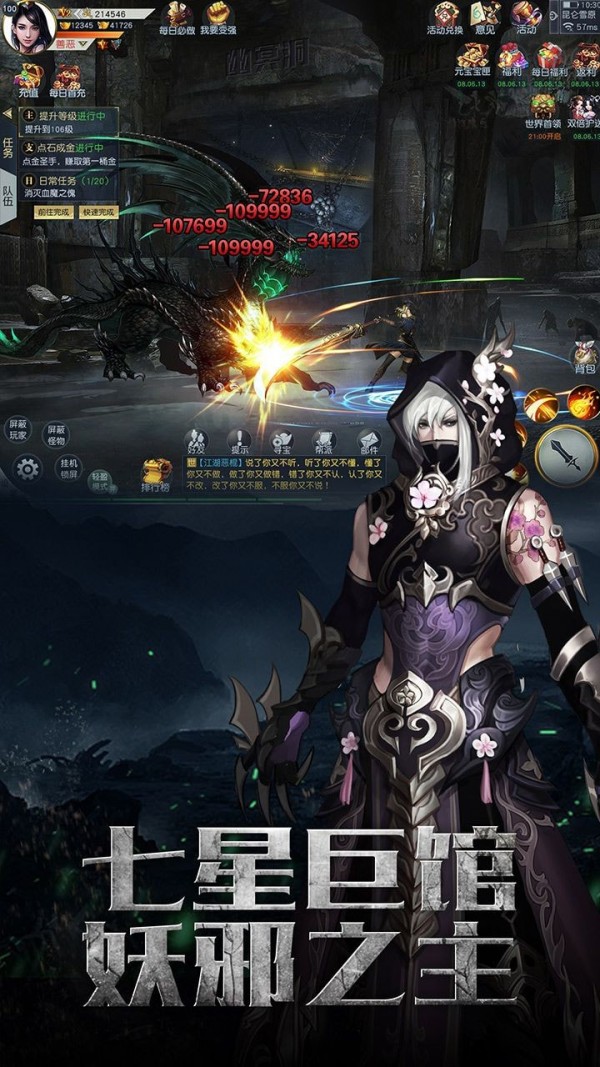
Task: Open the 双倍护送 double escort icon
Action: [583, 109]
